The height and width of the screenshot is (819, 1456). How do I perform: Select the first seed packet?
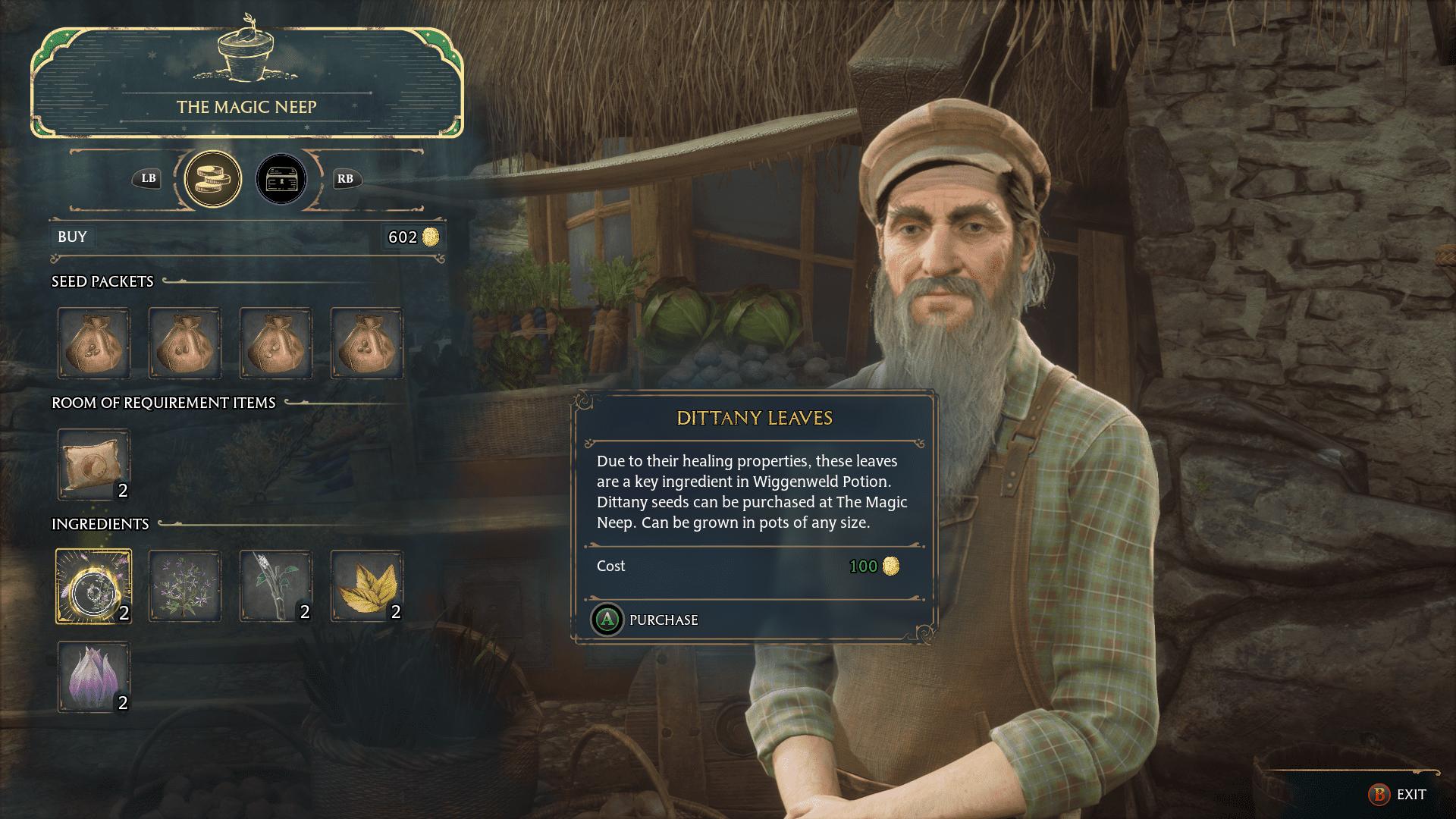pos(93,343)
